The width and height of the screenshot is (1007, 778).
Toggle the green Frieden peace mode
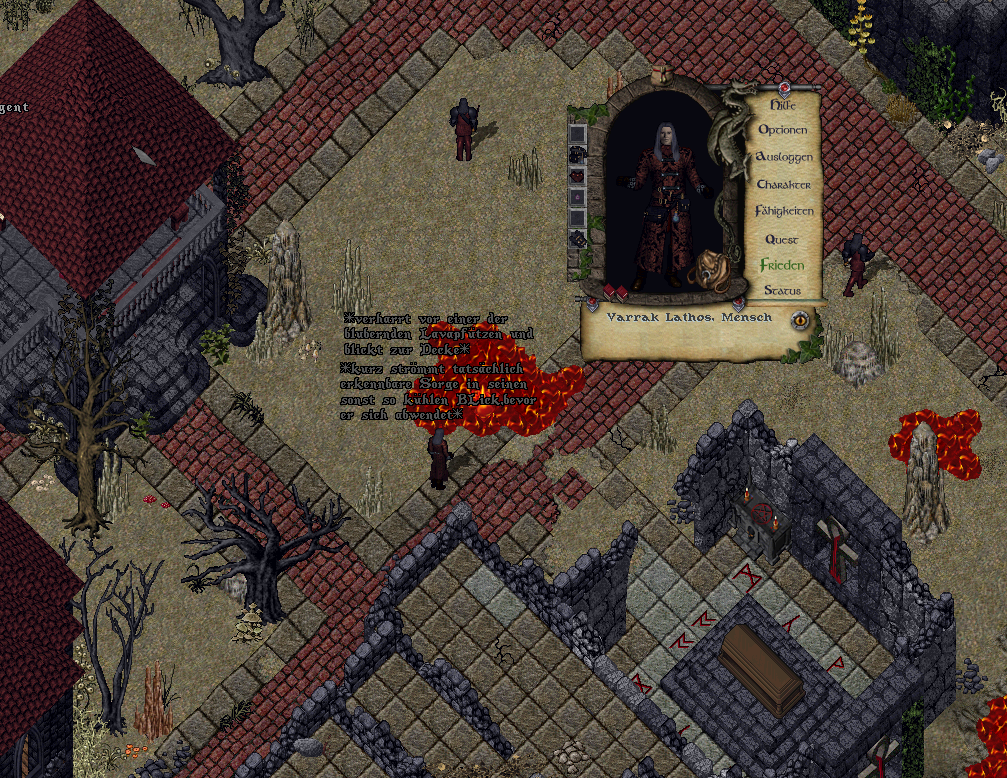click(x=782, y=265)
